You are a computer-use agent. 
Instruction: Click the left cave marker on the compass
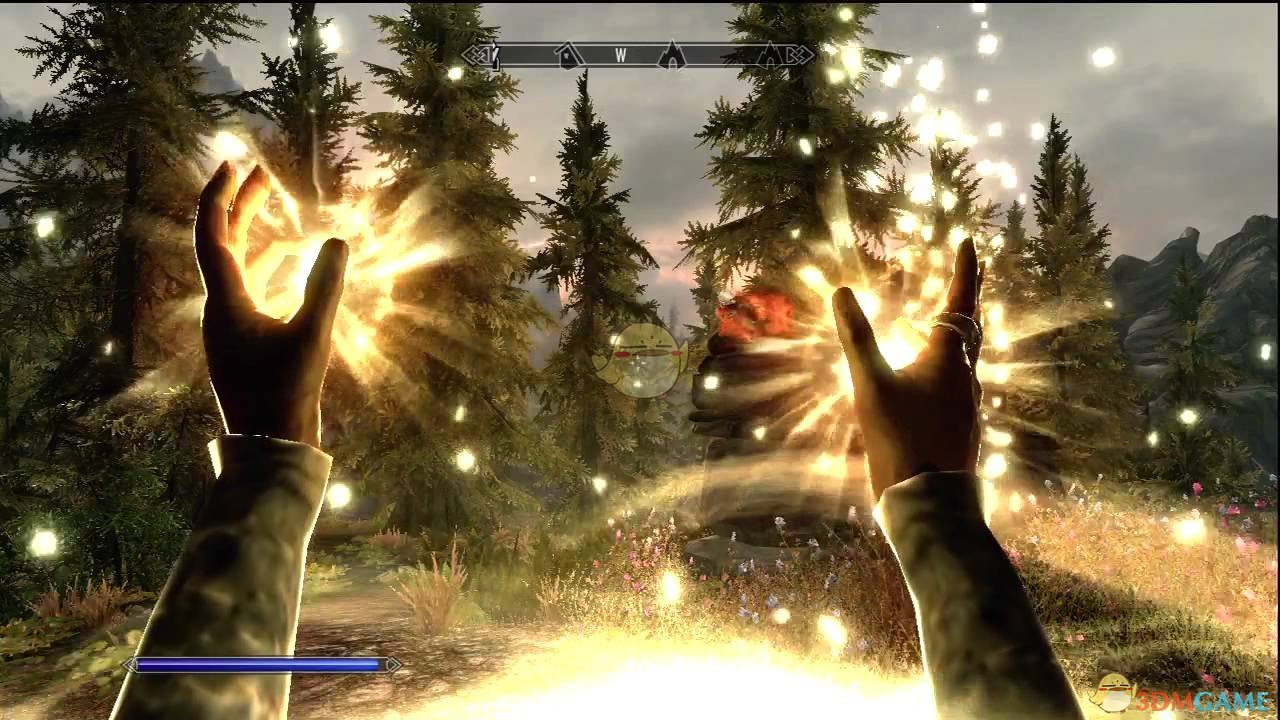(672, 58)
